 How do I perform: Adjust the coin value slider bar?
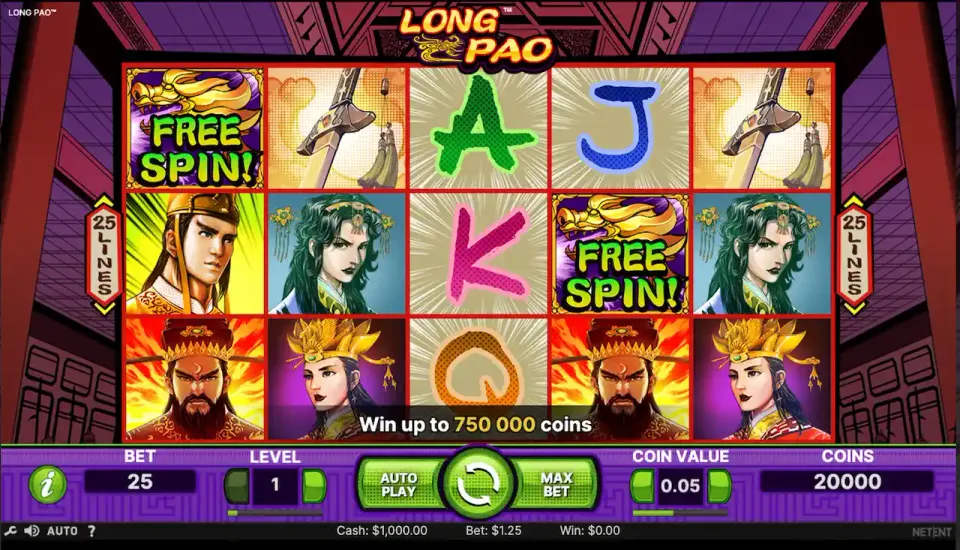click(x=680, y=512)
